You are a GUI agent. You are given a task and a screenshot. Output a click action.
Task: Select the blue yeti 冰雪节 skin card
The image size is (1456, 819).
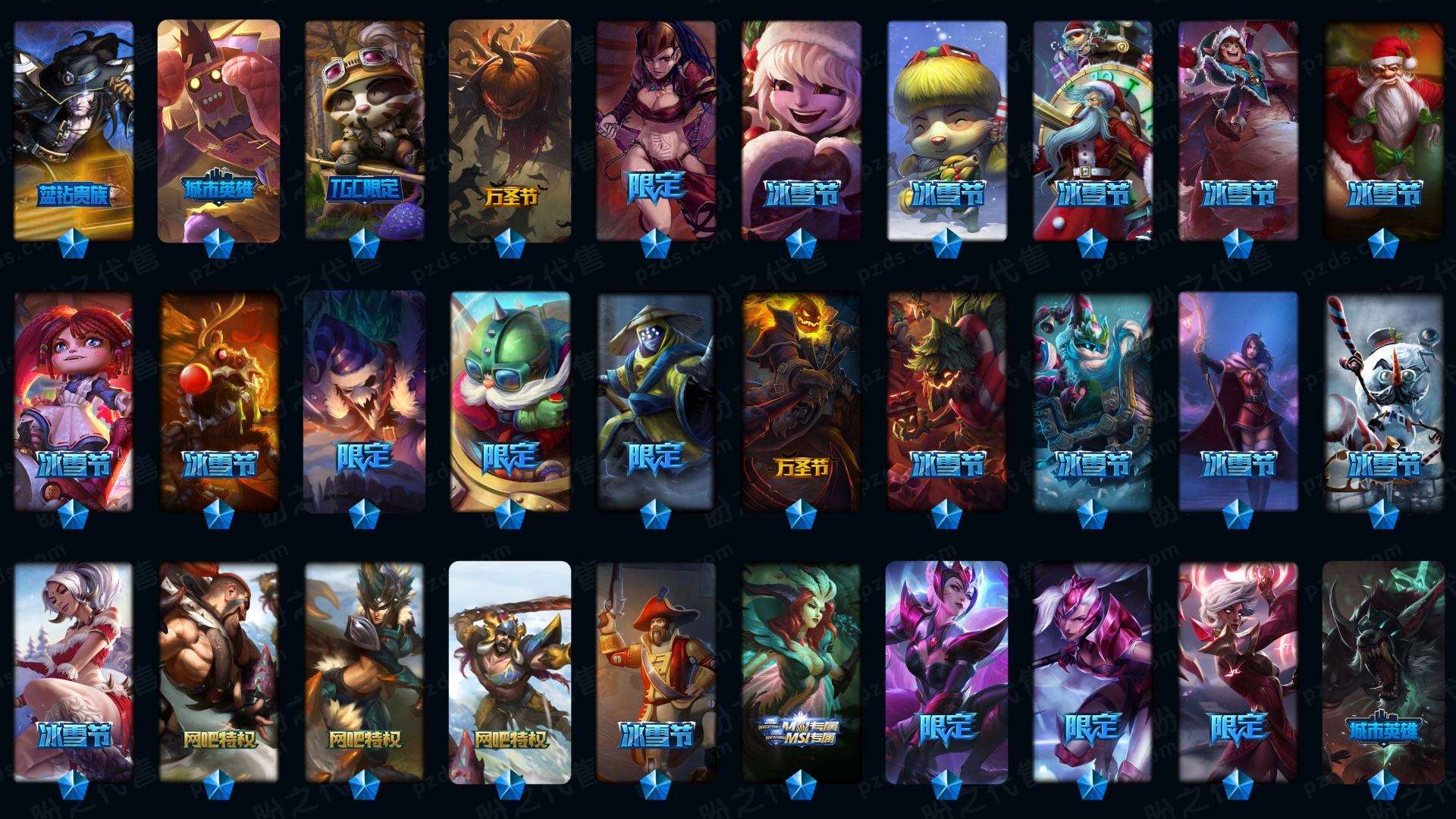1093,402
